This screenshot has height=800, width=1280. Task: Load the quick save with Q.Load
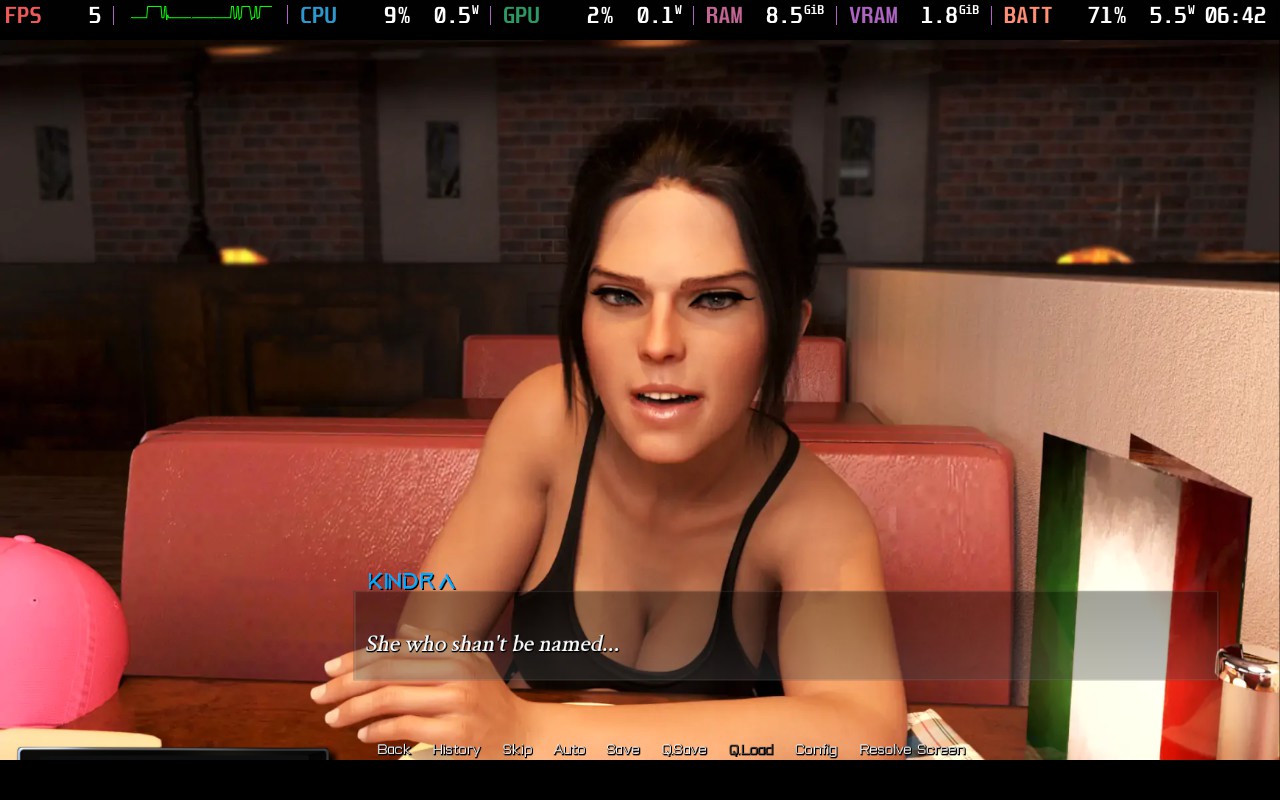coord(751,749)
